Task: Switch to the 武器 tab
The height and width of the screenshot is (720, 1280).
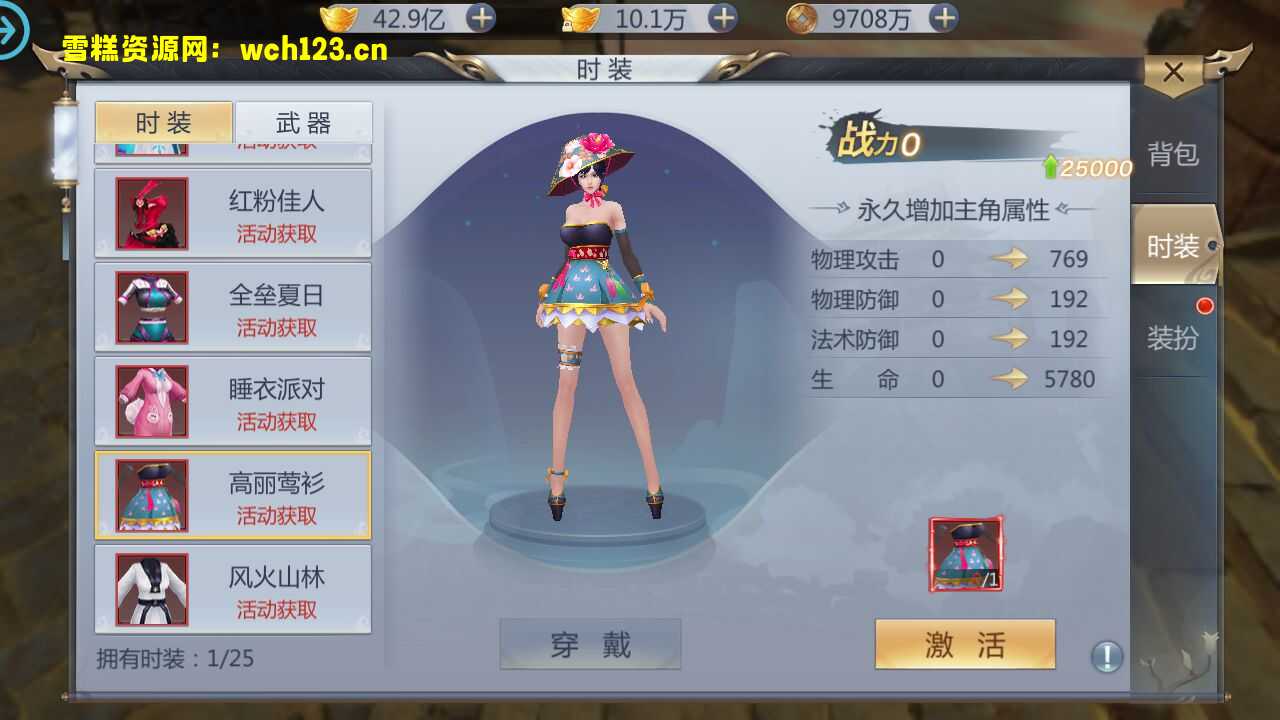Action: (302, 122)
